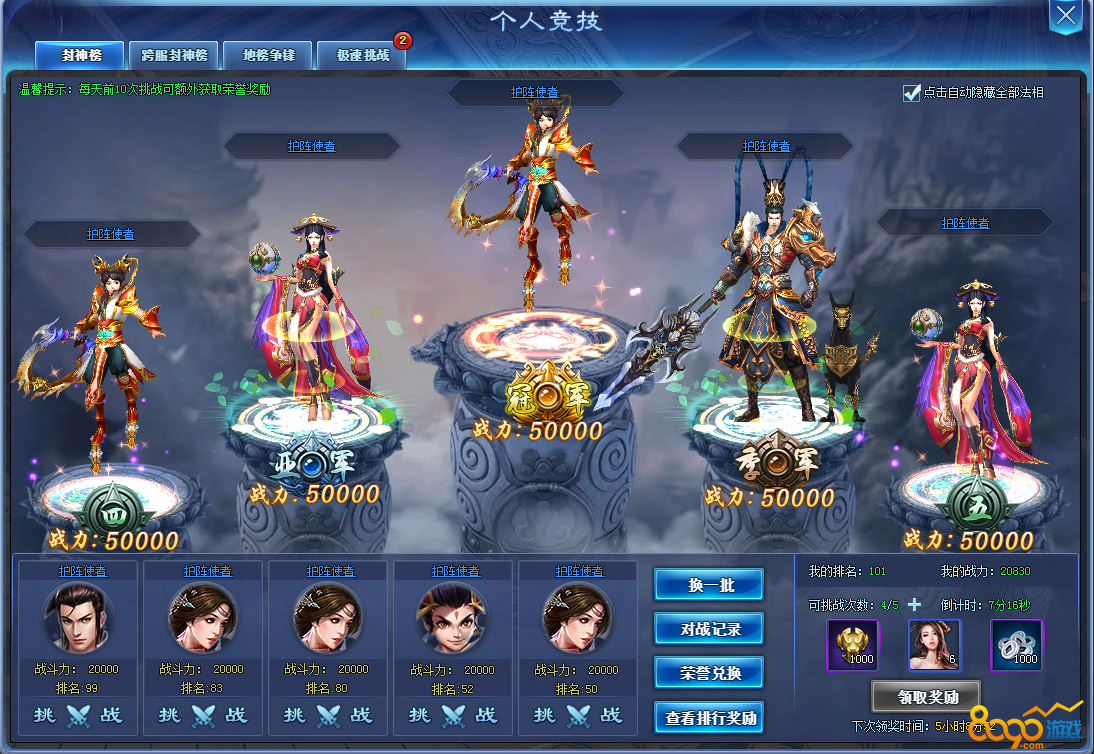
Task: Open the 对战记录 battle log
Action: [x=709, y=629]
